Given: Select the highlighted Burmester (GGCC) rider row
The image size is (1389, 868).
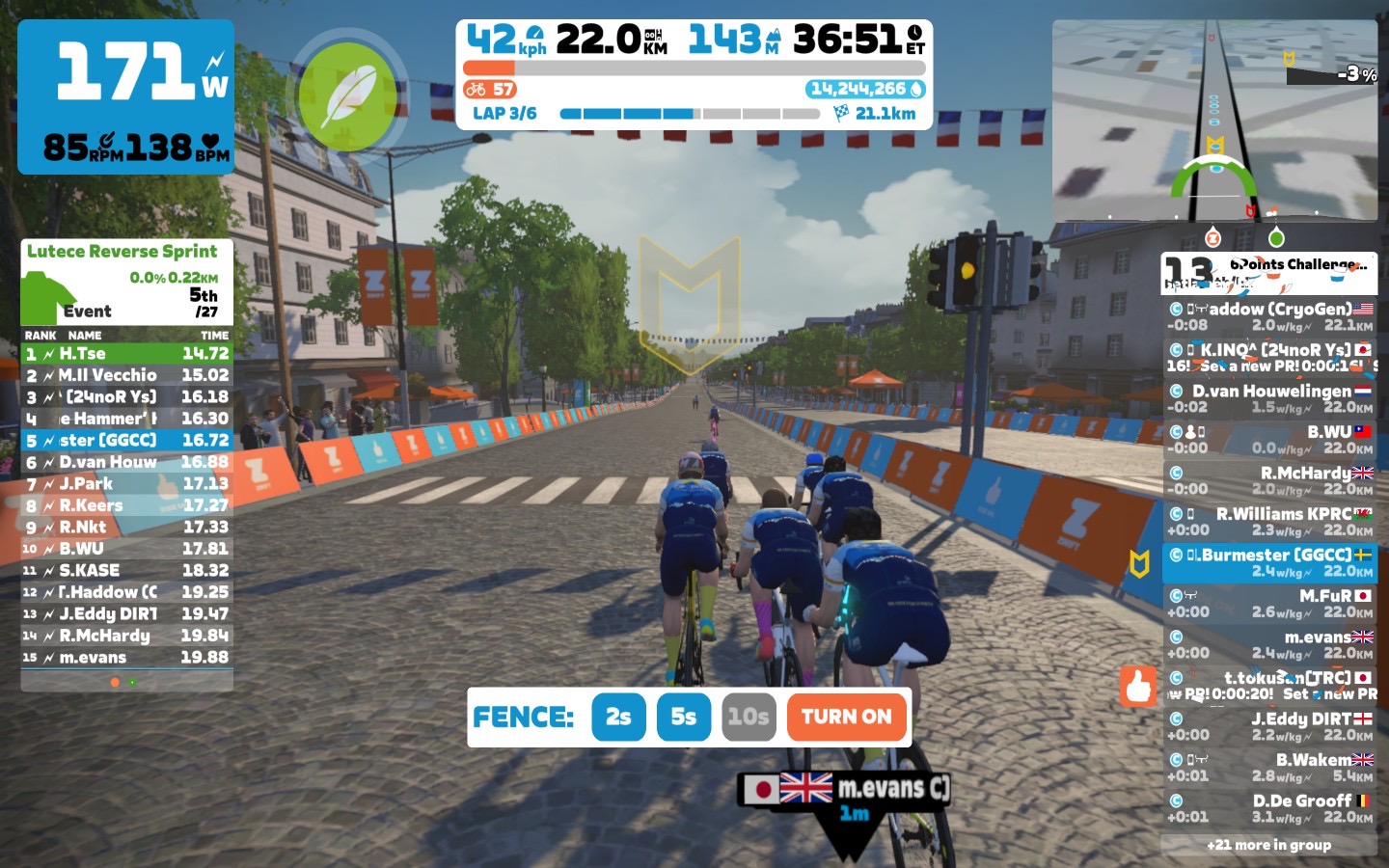Looking at the screenshot, I should 1269,562.
